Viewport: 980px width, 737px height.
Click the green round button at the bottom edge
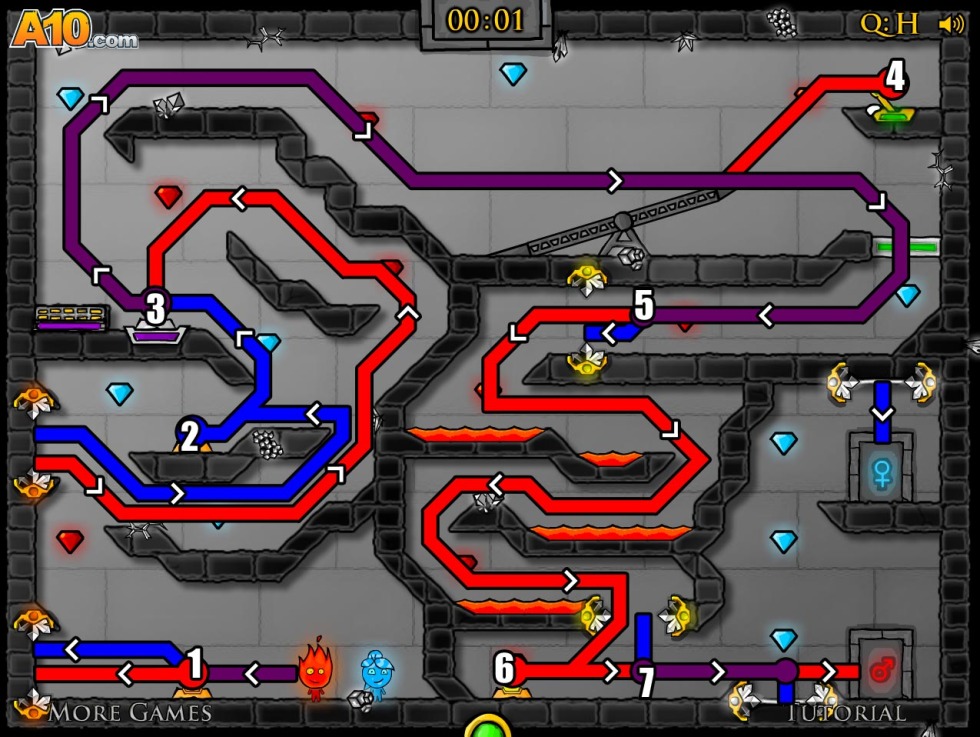[487, 727]
